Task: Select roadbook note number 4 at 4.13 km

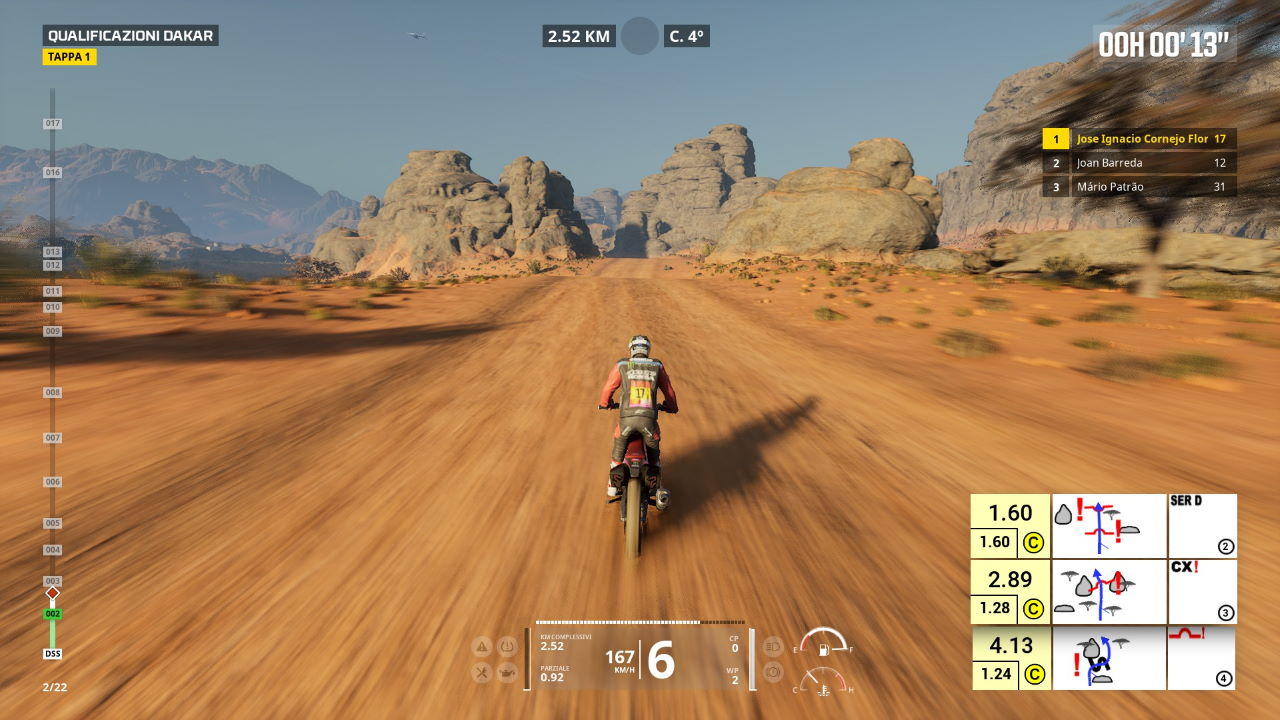Action: tap(1201, 657)
